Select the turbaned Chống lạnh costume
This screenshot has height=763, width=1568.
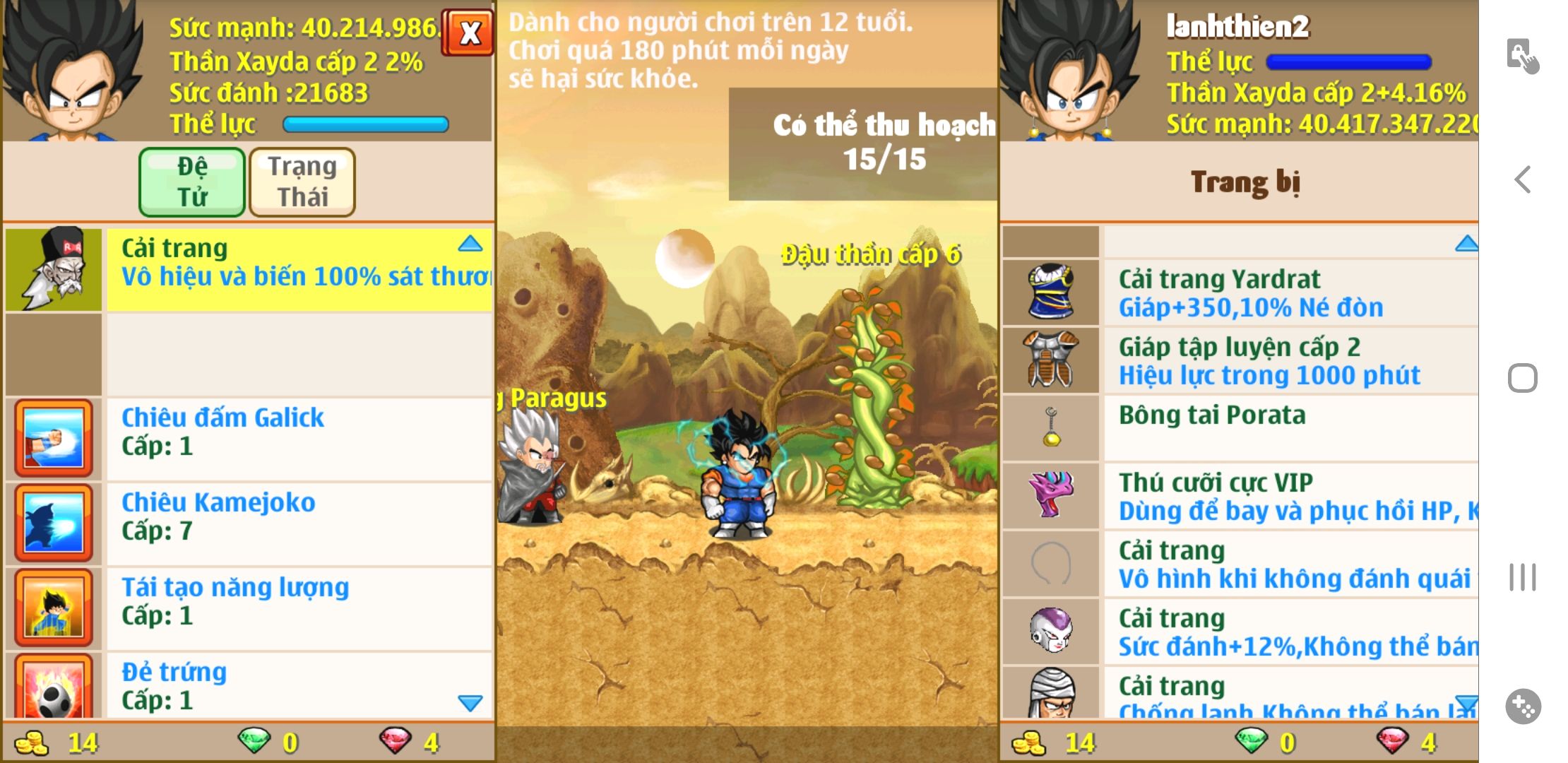click(x=1289, y=694)
